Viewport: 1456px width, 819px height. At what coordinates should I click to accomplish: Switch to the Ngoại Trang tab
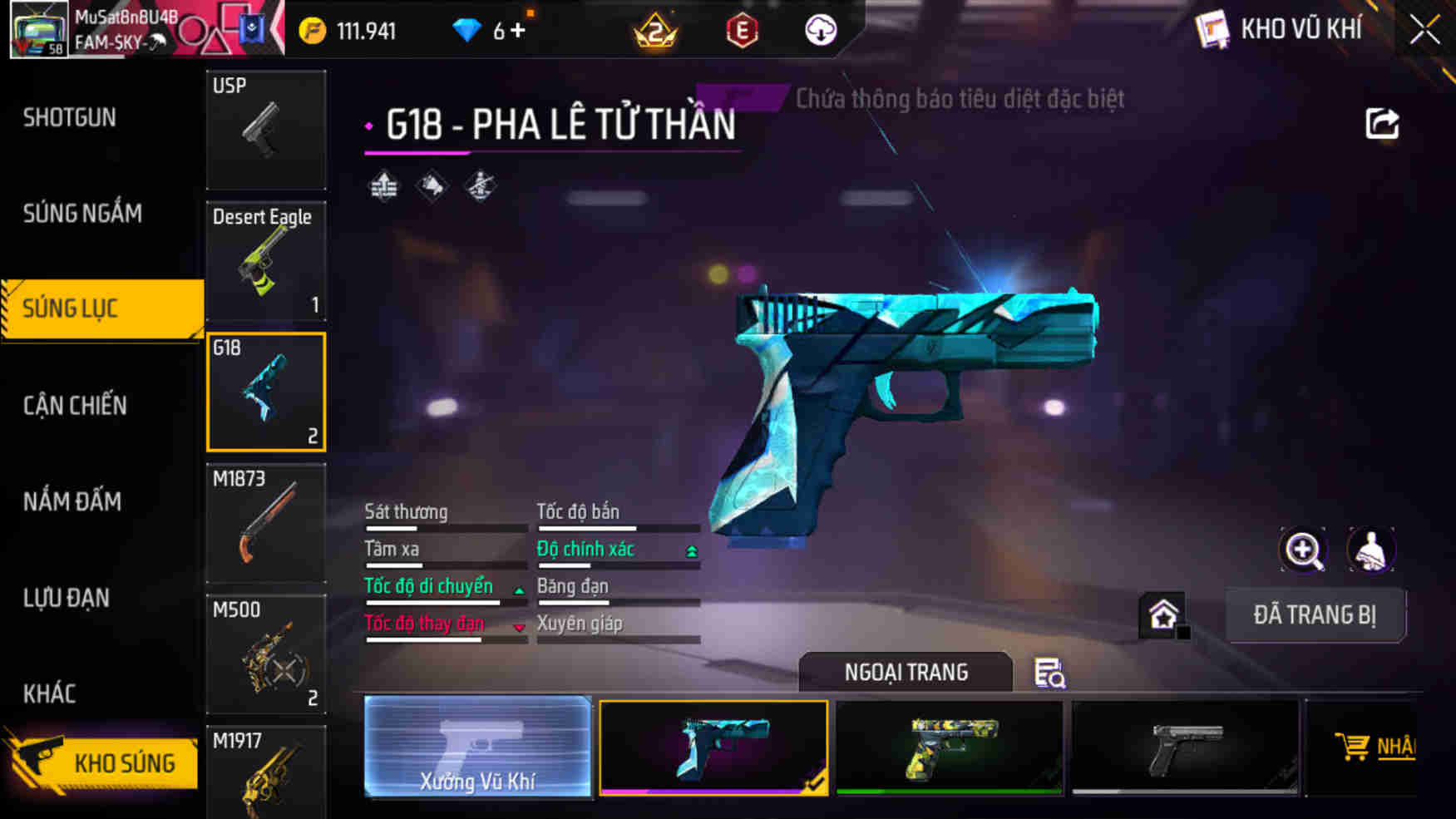905,672
